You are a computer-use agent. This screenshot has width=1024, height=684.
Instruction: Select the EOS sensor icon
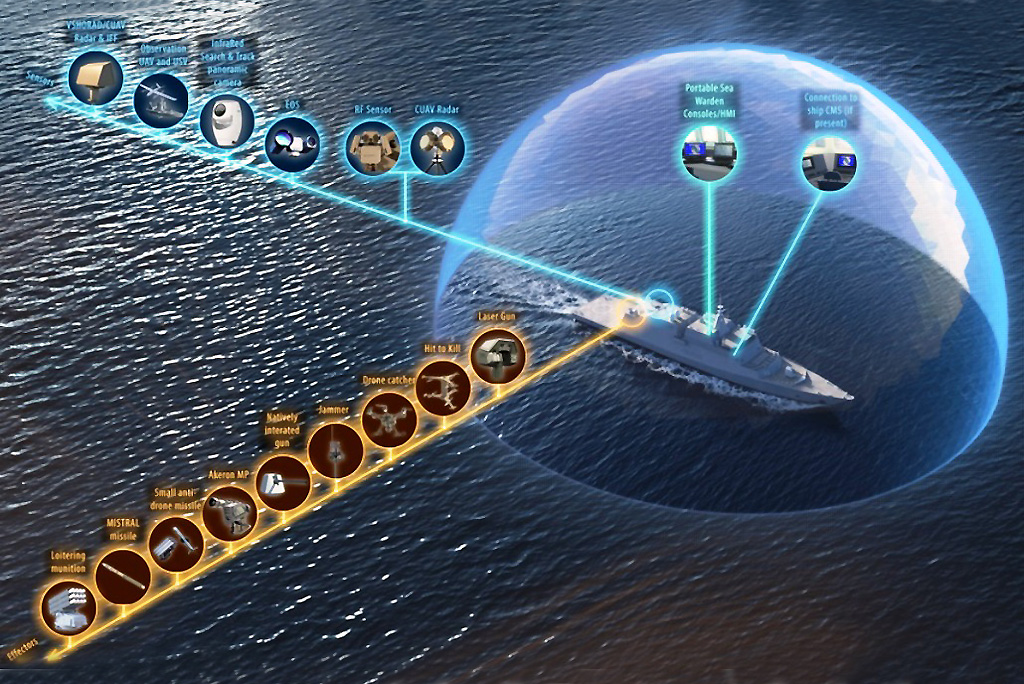pos(291,145)
